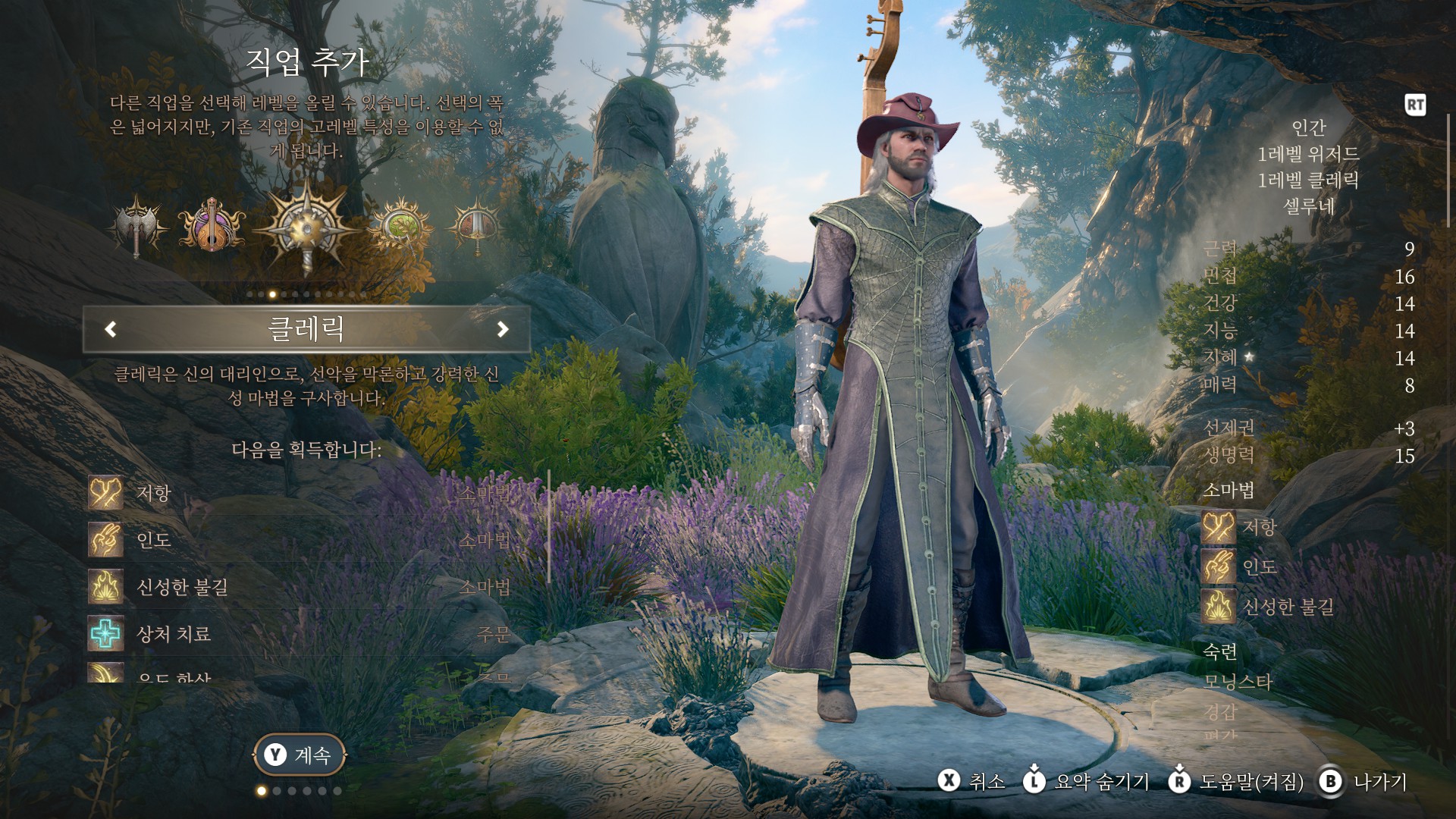Pick the Druid leaf class icon
Screen dimensions: 1456x819
point(400,226)
